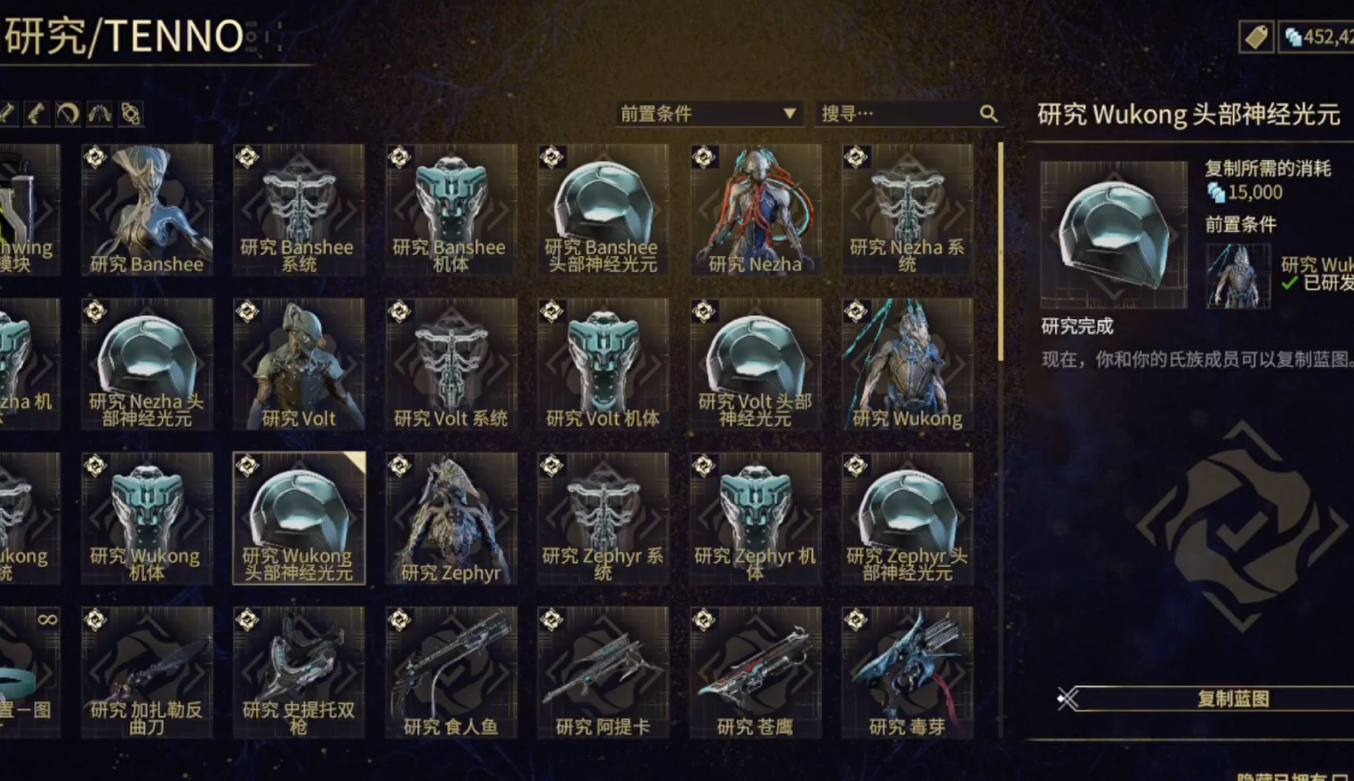
Task: Choose the 研究 加扎勒反曲刀 weapon tile
Action: tap(147, 672)
